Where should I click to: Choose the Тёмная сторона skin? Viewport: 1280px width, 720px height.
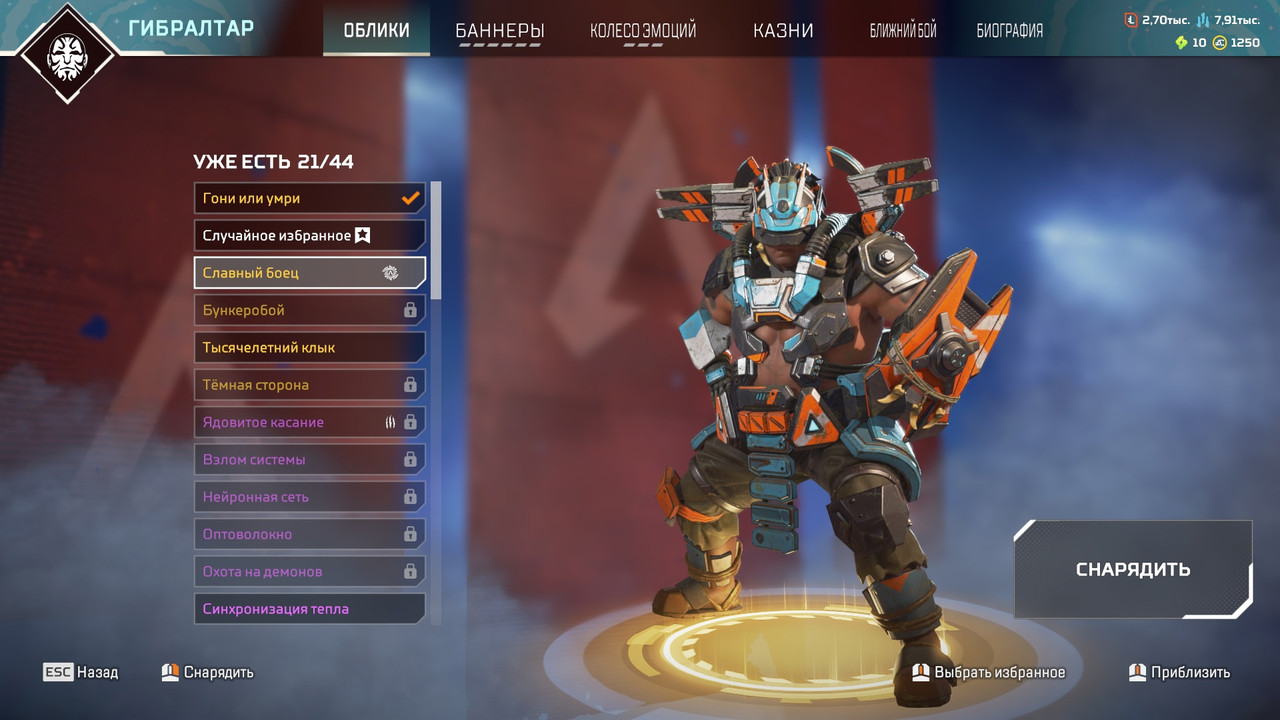tap(309, 385)
